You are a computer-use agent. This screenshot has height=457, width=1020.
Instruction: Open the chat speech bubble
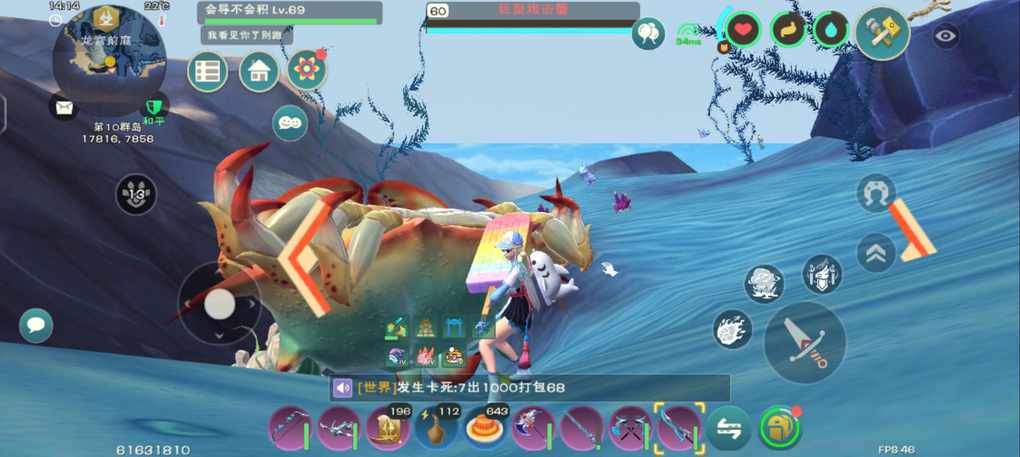click(36, 325)
